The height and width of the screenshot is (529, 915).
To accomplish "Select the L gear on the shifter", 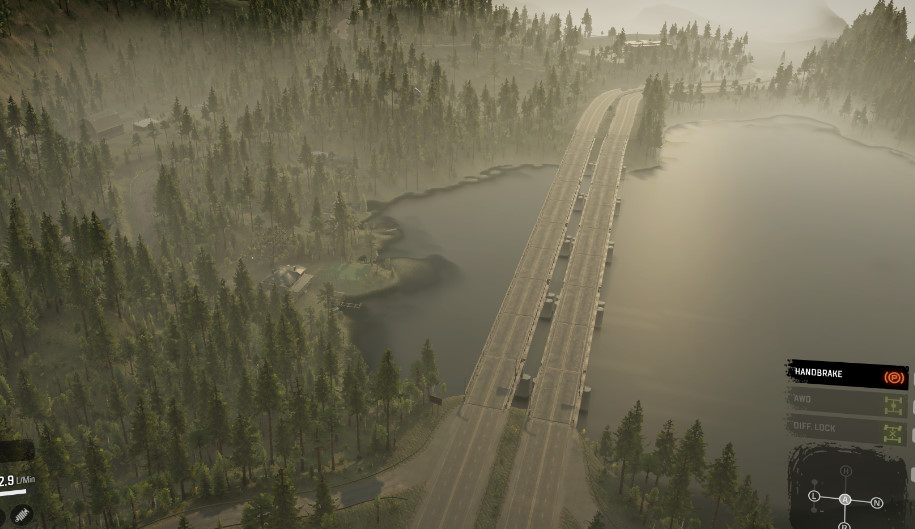I will pos(814,496).
